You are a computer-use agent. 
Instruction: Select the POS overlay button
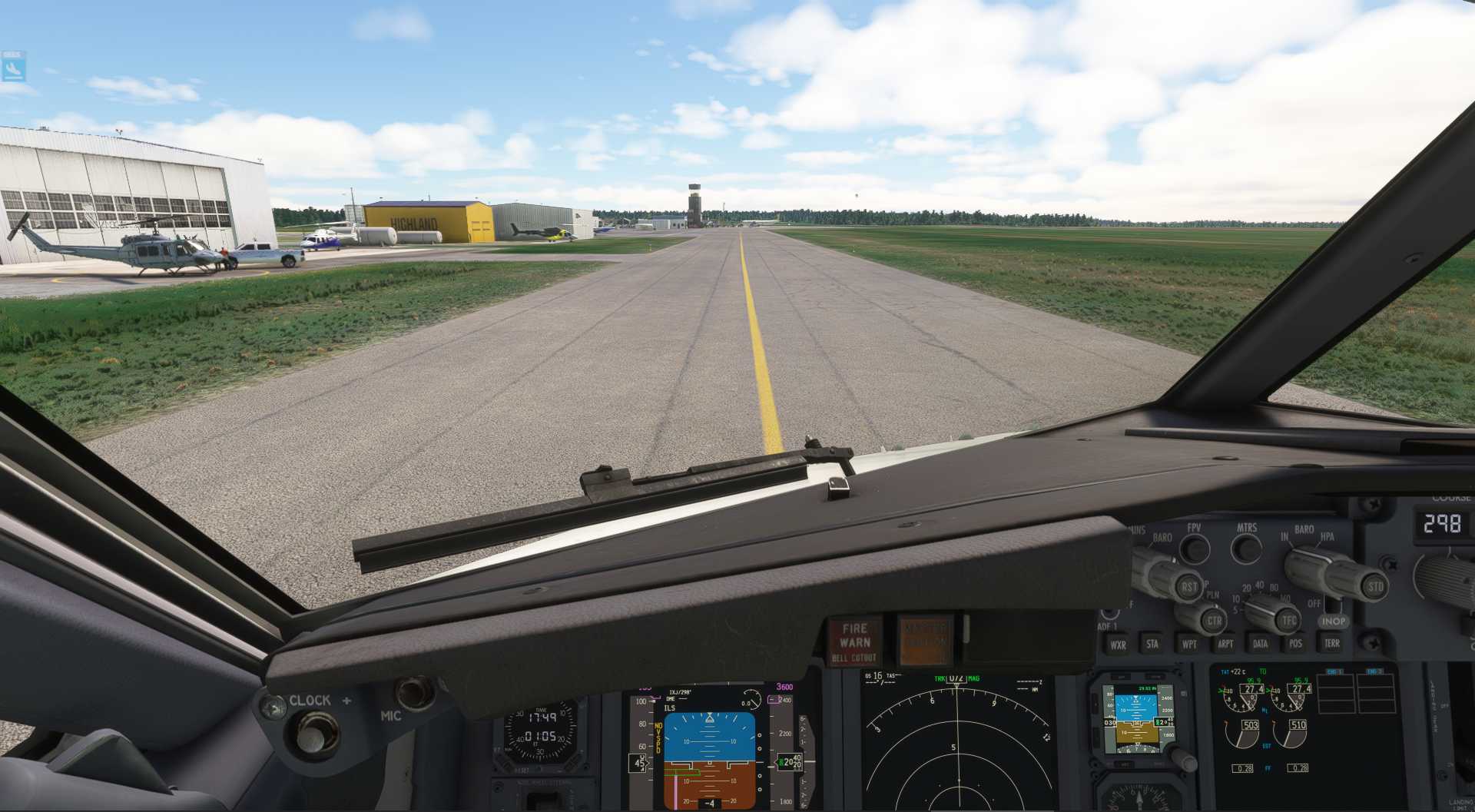pyautogui.click(x=1296, y=642)
